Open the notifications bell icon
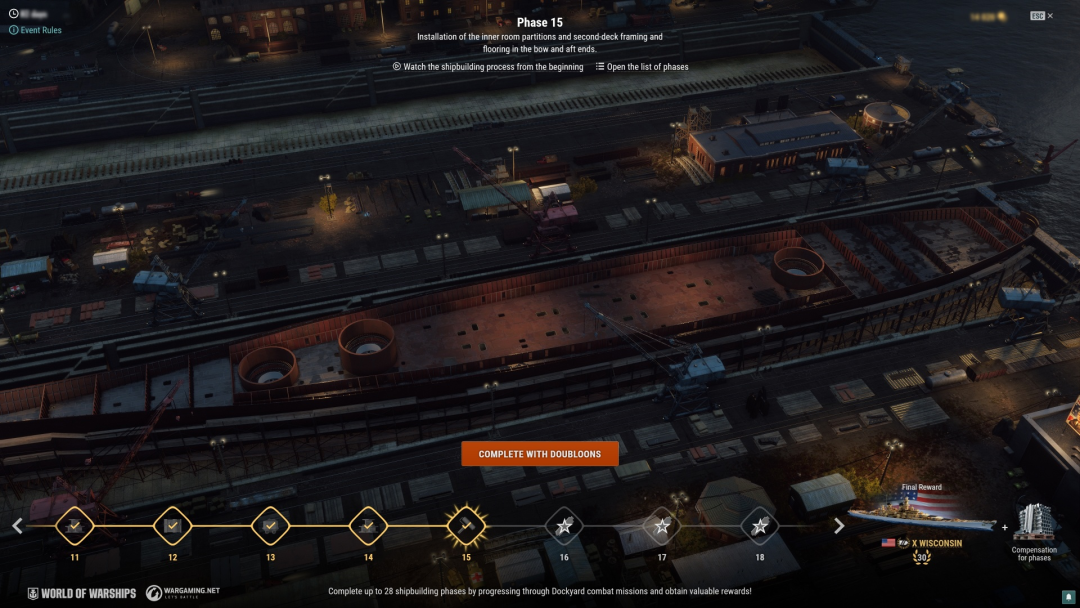Image resolution: width=1080 pixels, height=608 pixels. point(1068,596)
